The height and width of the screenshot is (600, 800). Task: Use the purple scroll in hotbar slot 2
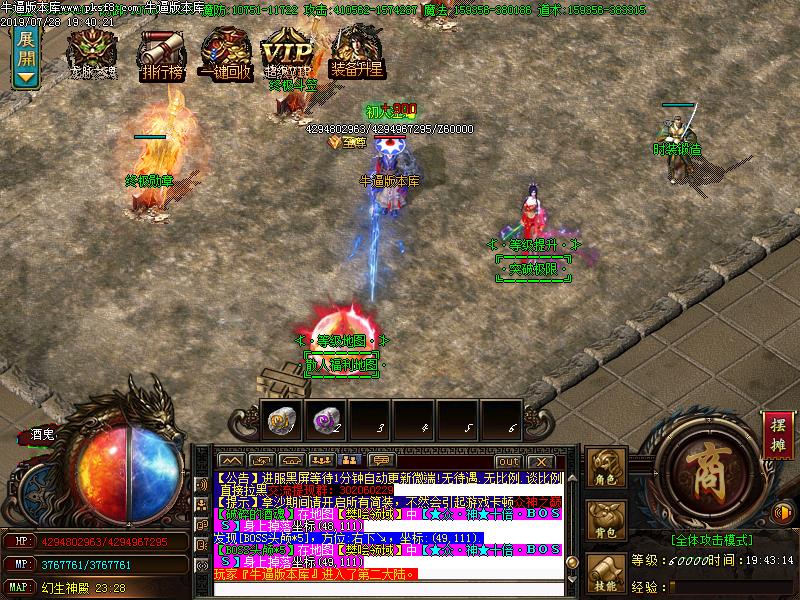(x=325, y=422)
